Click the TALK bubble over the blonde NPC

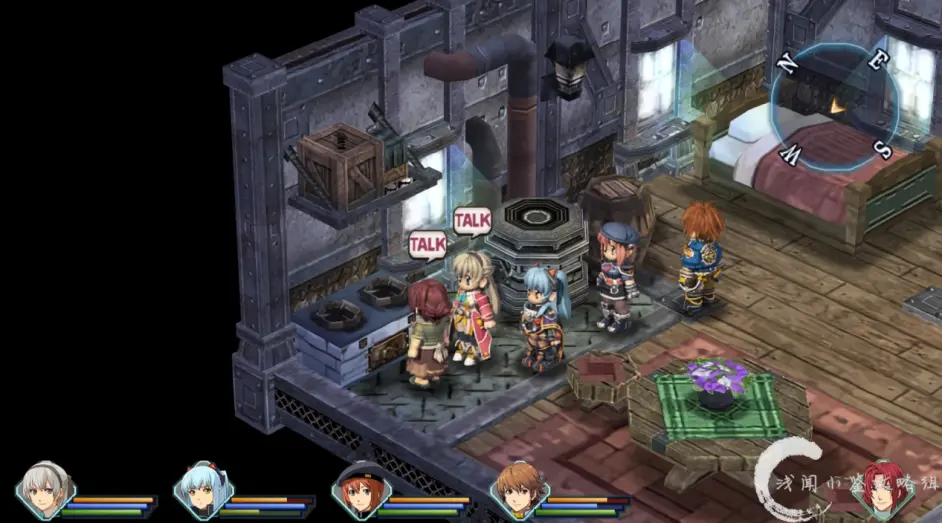(x=473, y=219)
